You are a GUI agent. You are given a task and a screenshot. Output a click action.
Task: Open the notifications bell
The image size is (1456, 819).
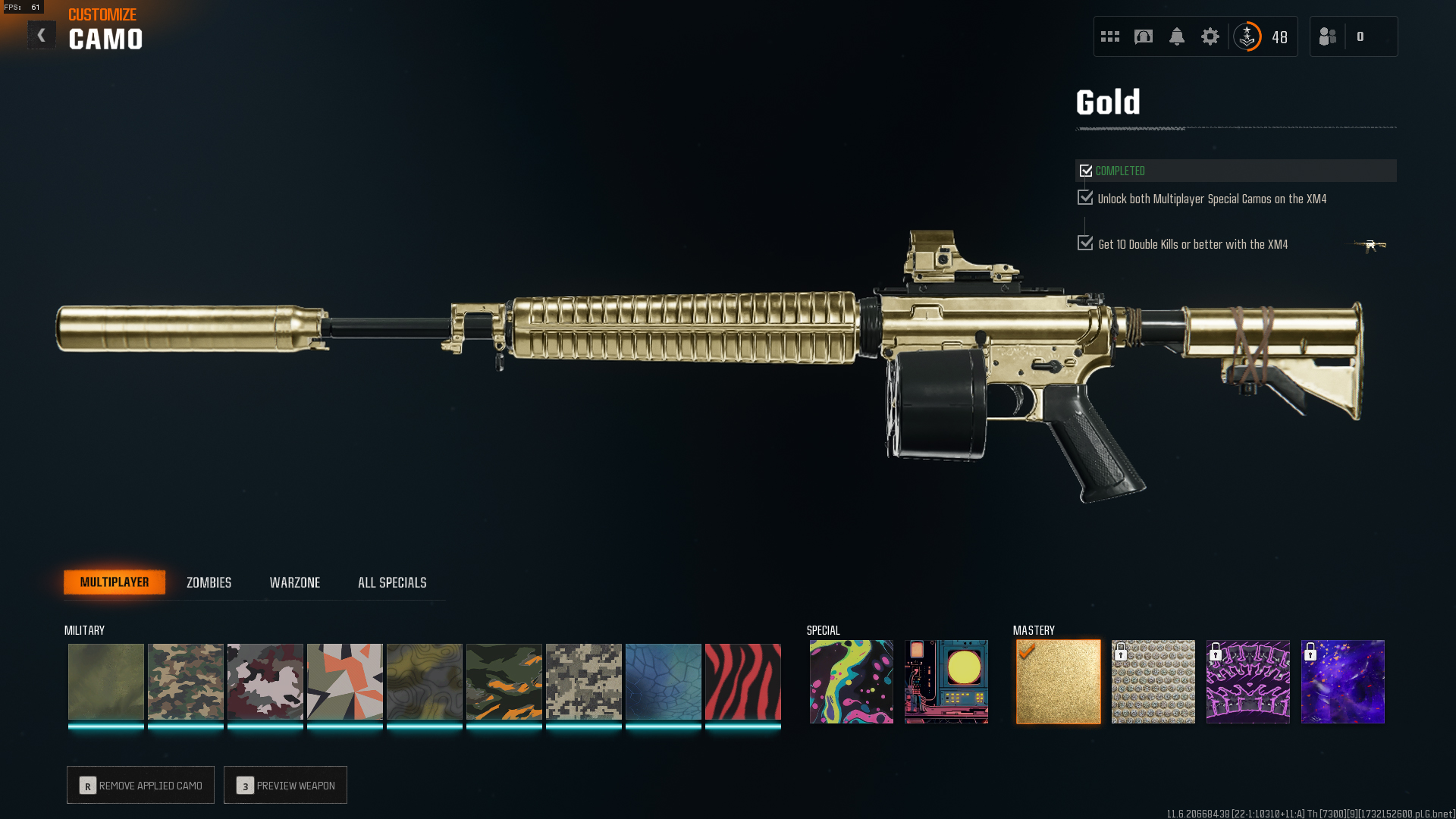tap(1177, 36)
